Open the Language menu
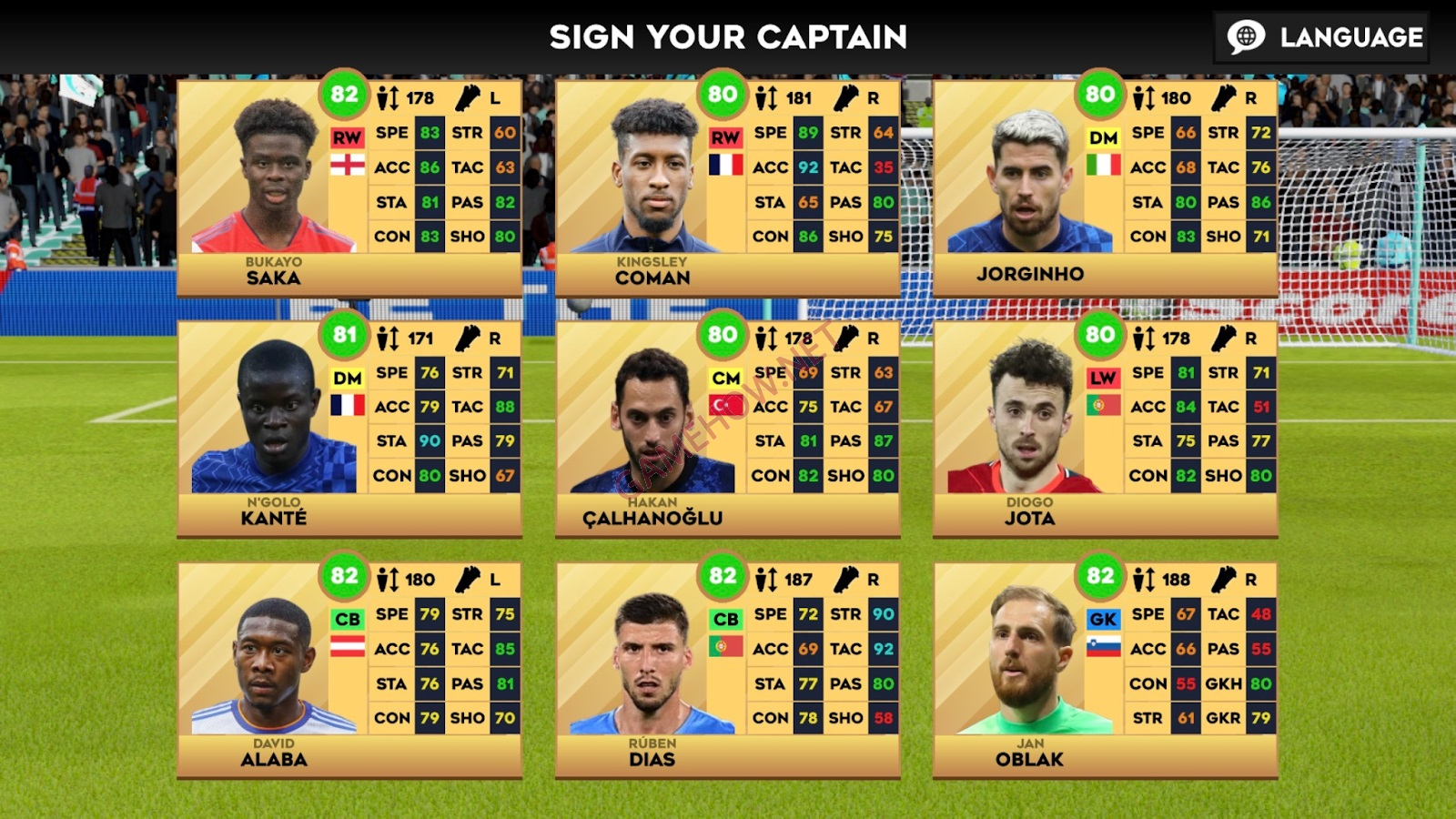Viewport: 1456px width, 819px height. [x=1321, y=37]
